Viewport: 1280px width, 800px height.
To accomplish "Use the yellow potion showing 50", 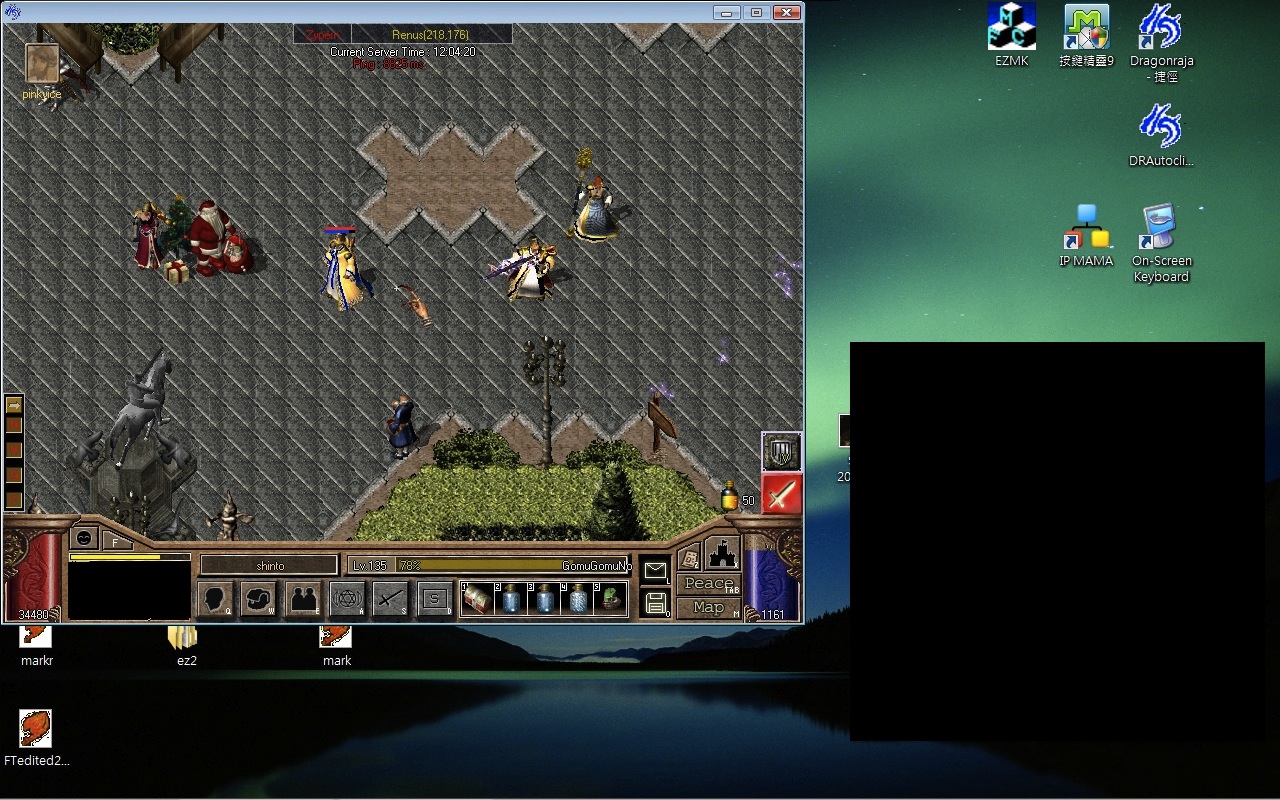I will (x=730, y=496).
